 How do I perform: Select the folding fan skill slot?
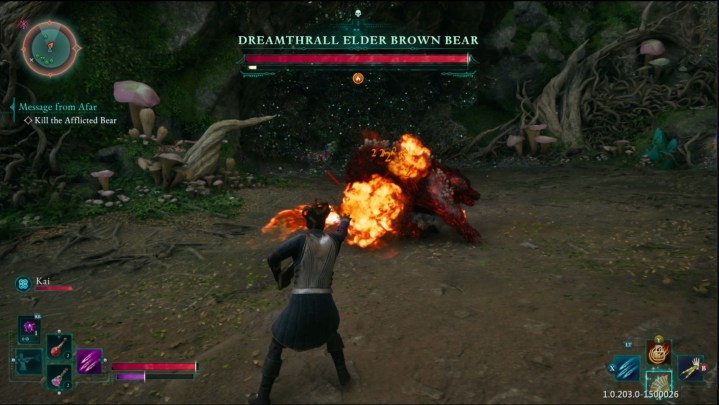coord(658,384)
